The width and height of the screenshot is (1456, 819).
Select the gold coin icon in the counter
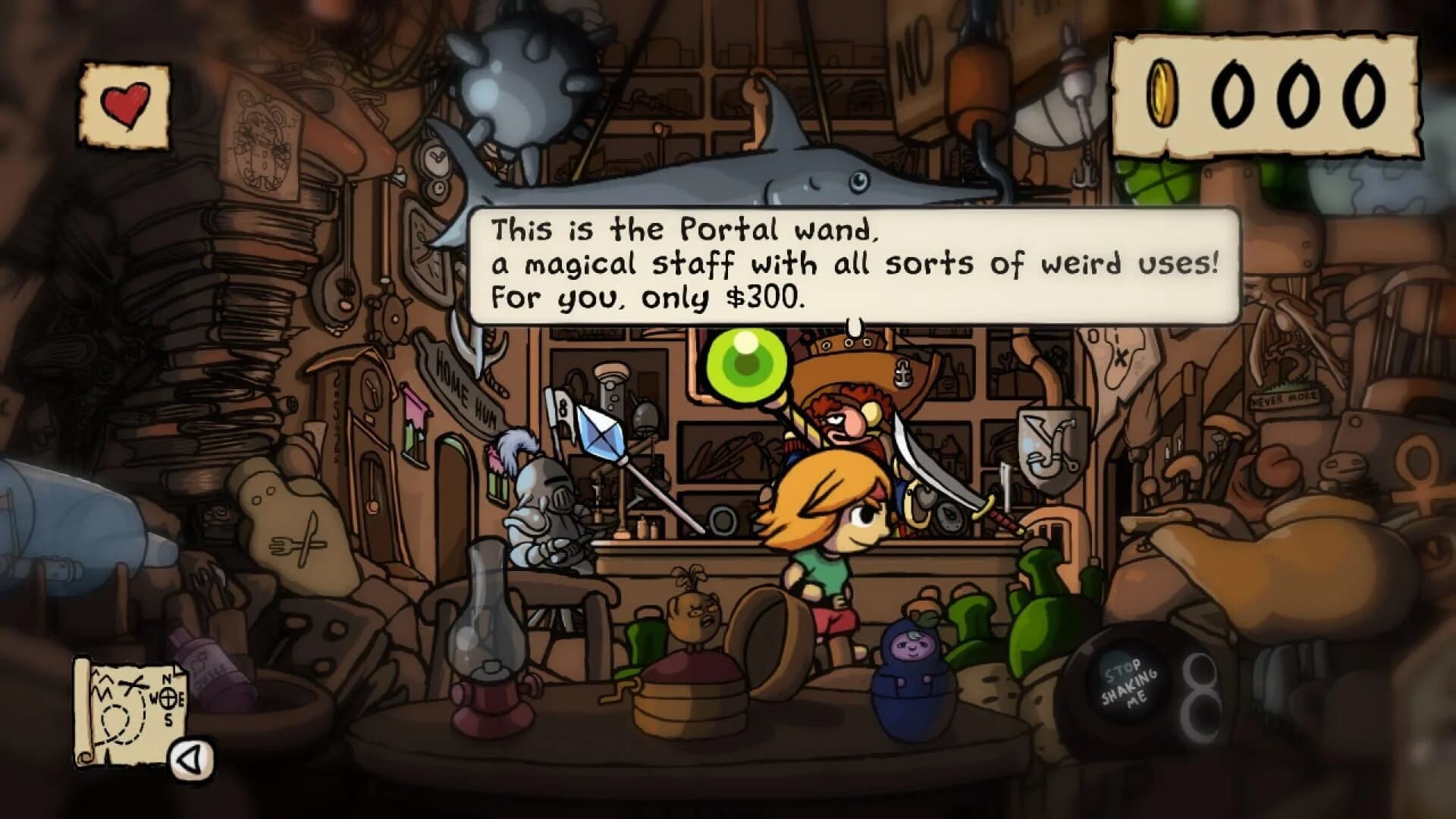[x=1160, y=94]
